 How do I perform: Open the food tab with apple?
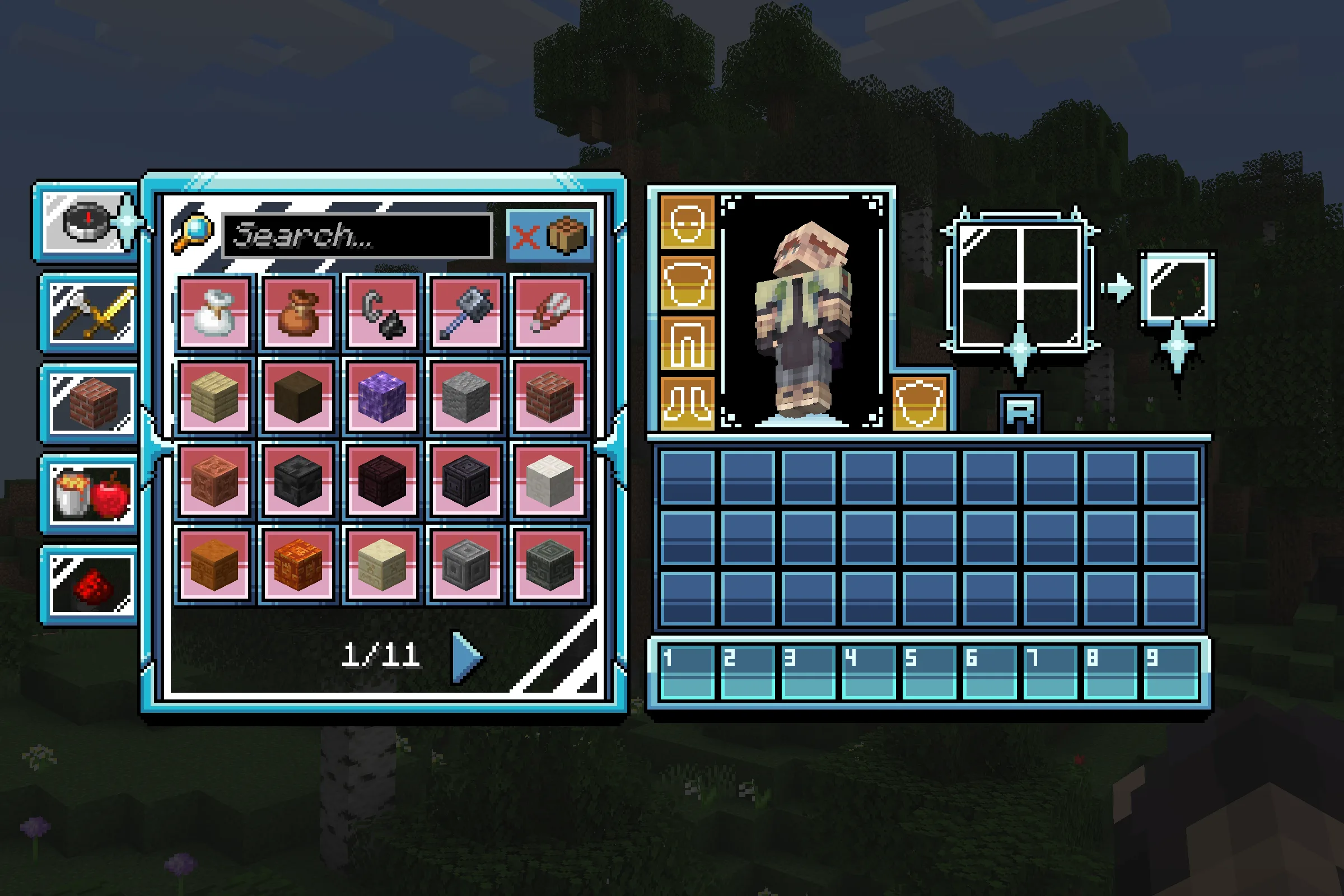[90, 494]
